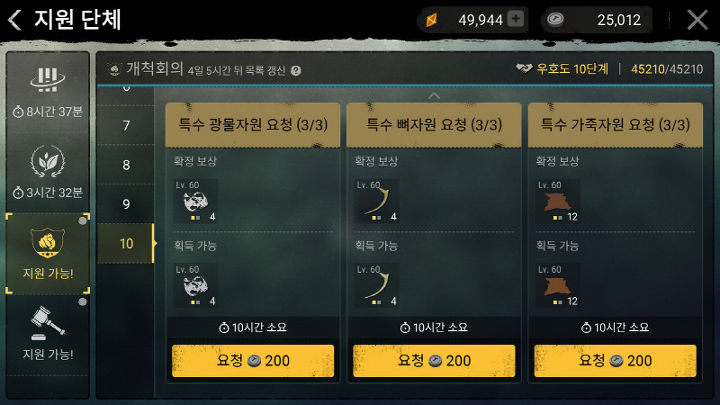This screenshot has height=405, width=720.
Task: Collapse the list with the up arrow
Action: [x=434, y=96]
